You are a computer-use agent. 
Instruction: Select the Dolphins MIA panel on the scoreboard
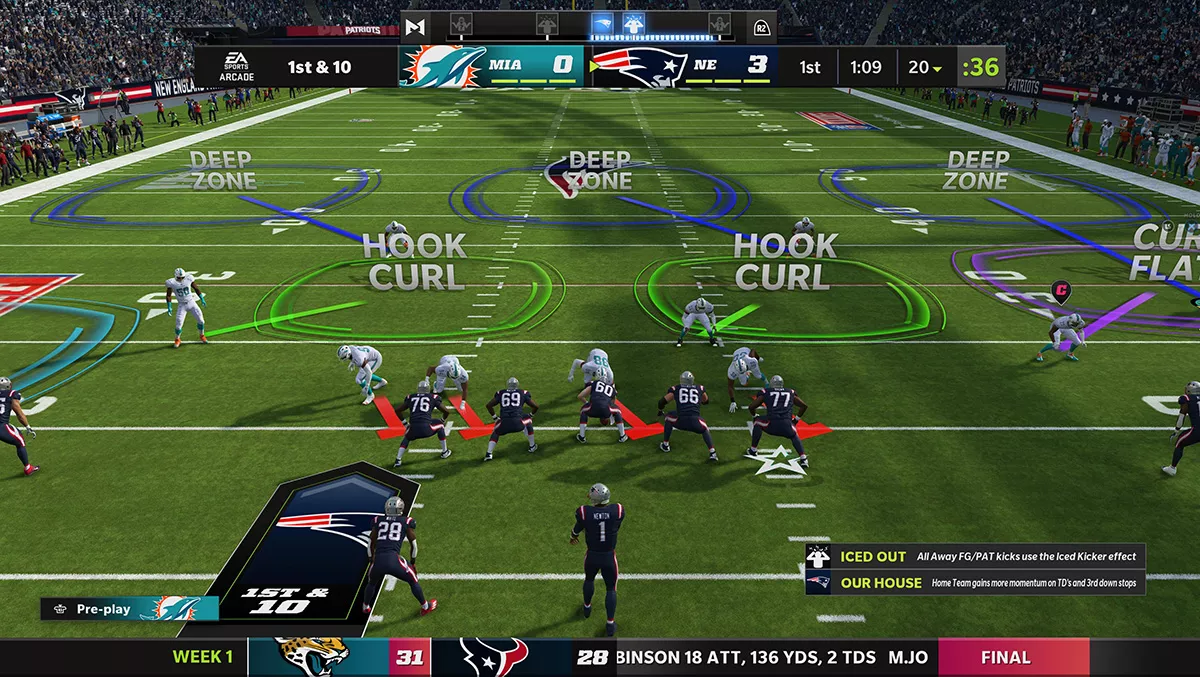tap(491, 67)
